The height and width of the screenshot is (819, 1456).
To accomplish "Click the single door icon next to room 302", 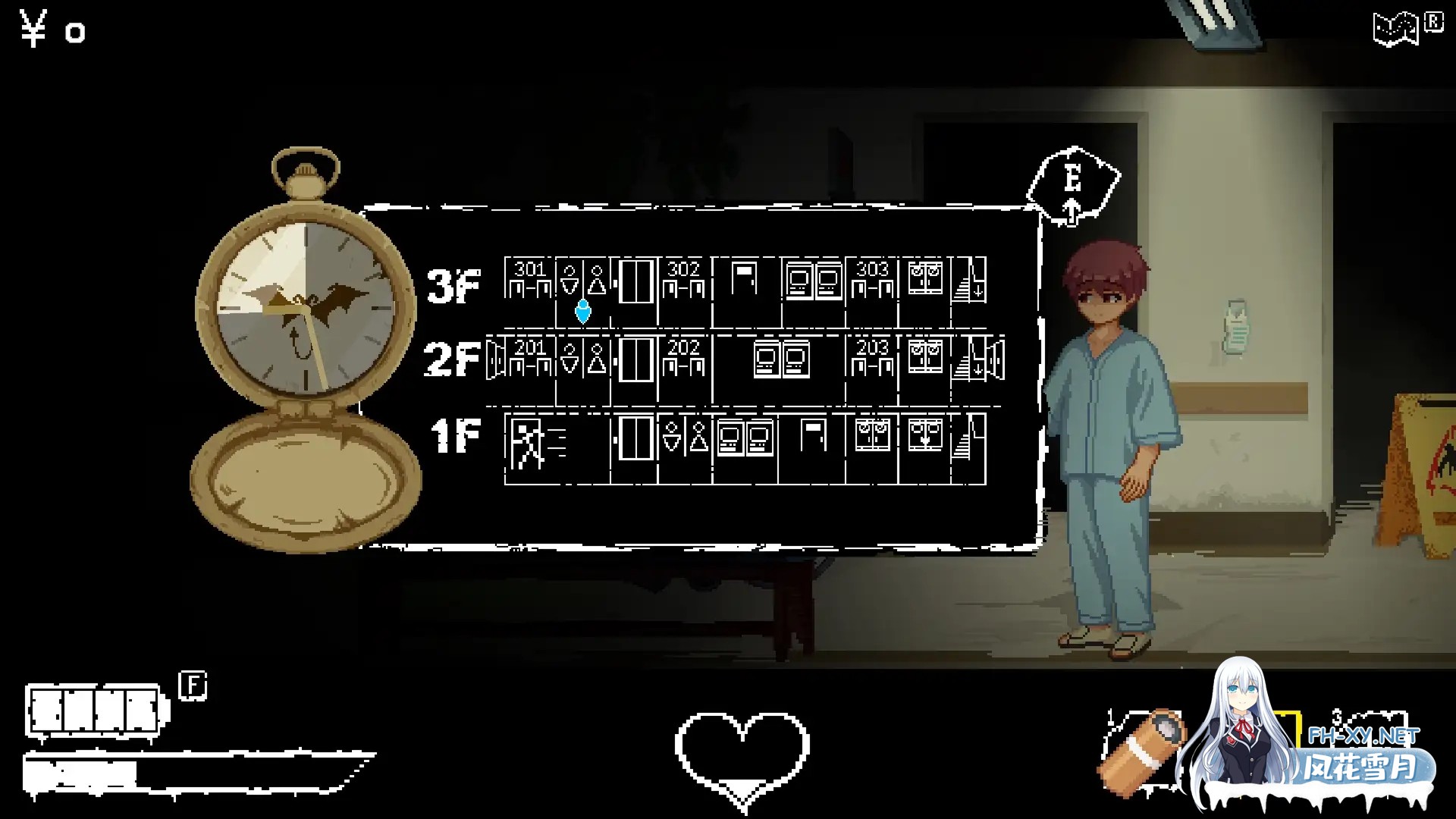I will point(743,279).
